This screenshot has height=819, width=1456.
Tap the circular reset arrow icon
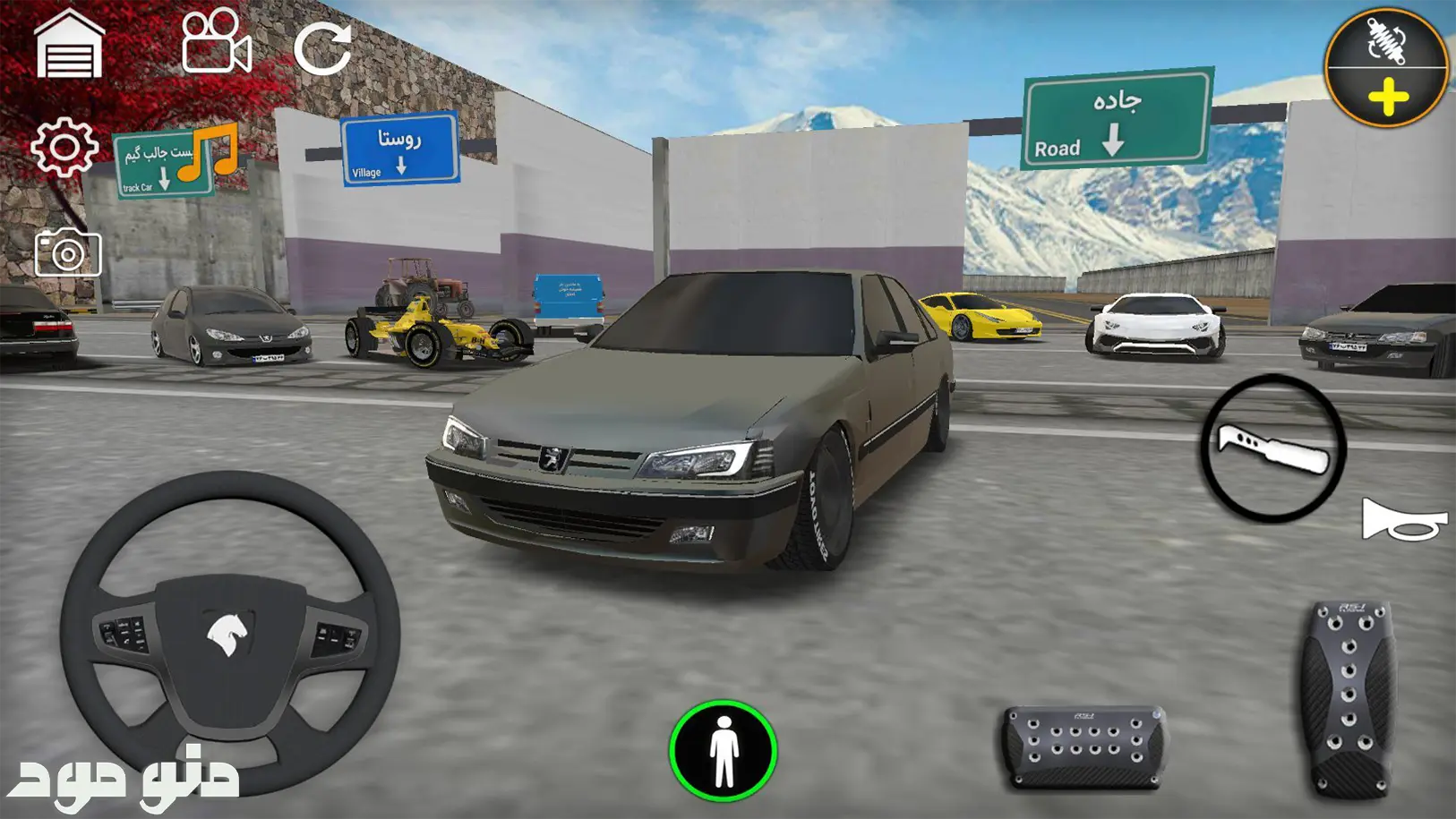[322, 47]
